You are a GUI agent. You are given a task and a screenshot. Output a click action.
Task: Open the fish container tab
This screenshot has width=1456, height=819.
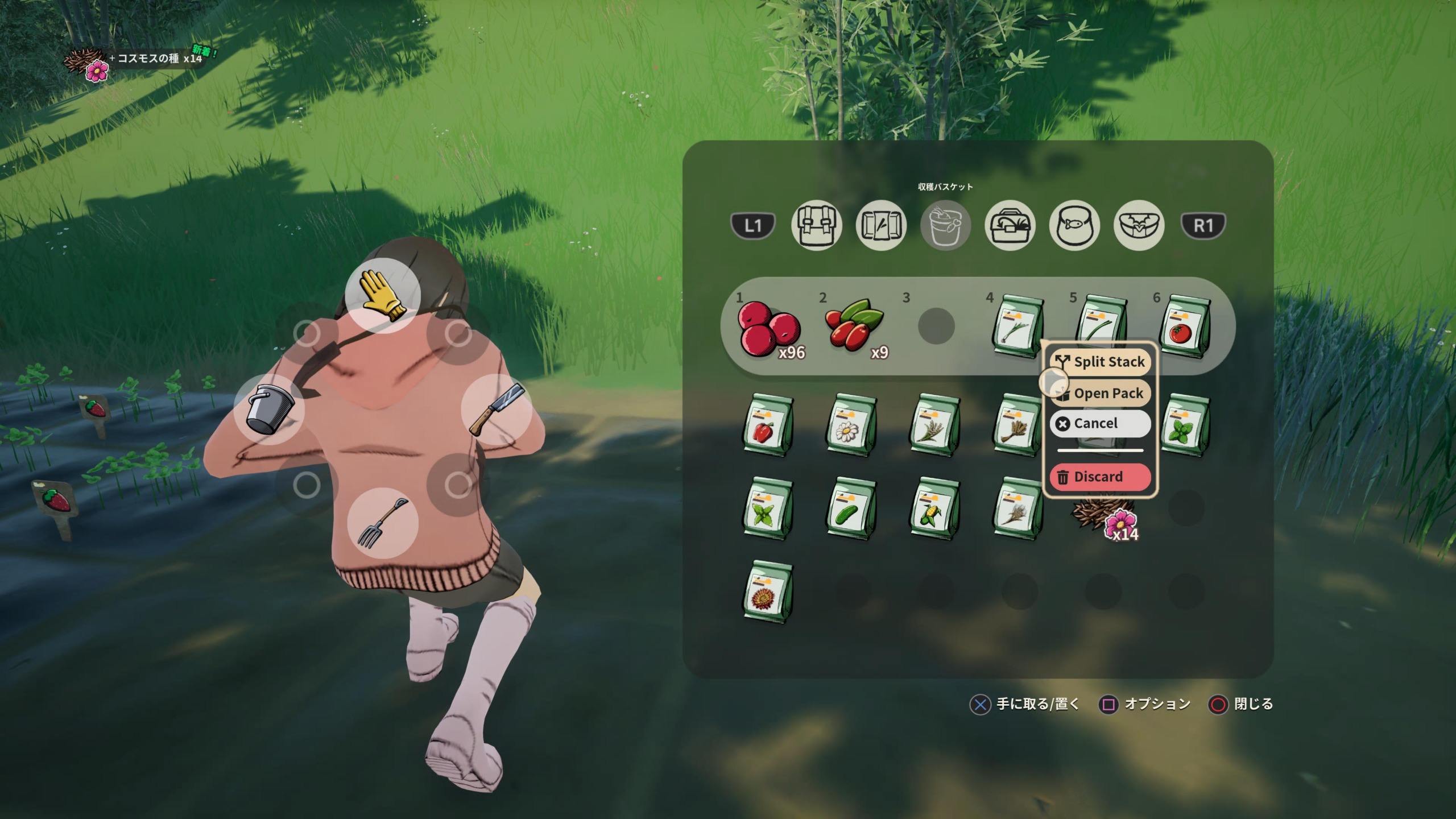[1074, 225]
